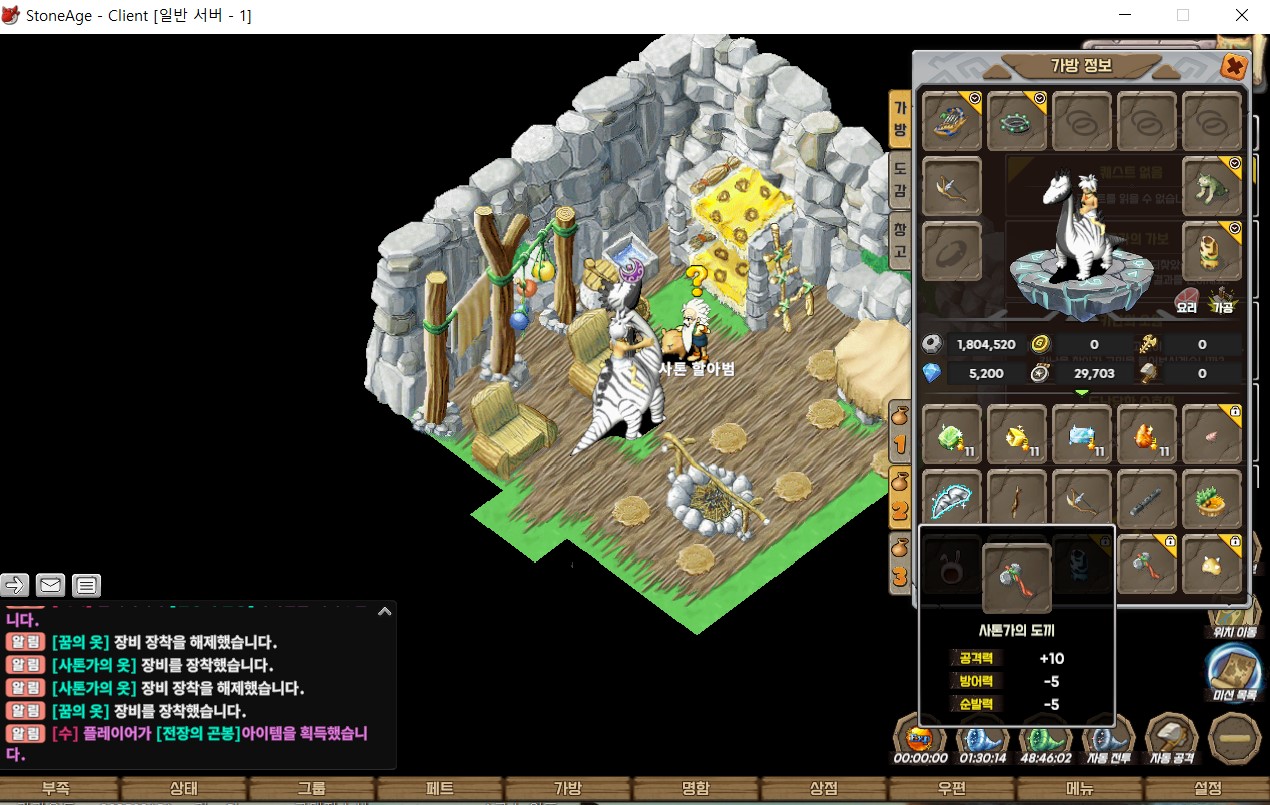1270x805 pixels.
Task: Select bag page 3 tab
Action: (x=900, y=563)
